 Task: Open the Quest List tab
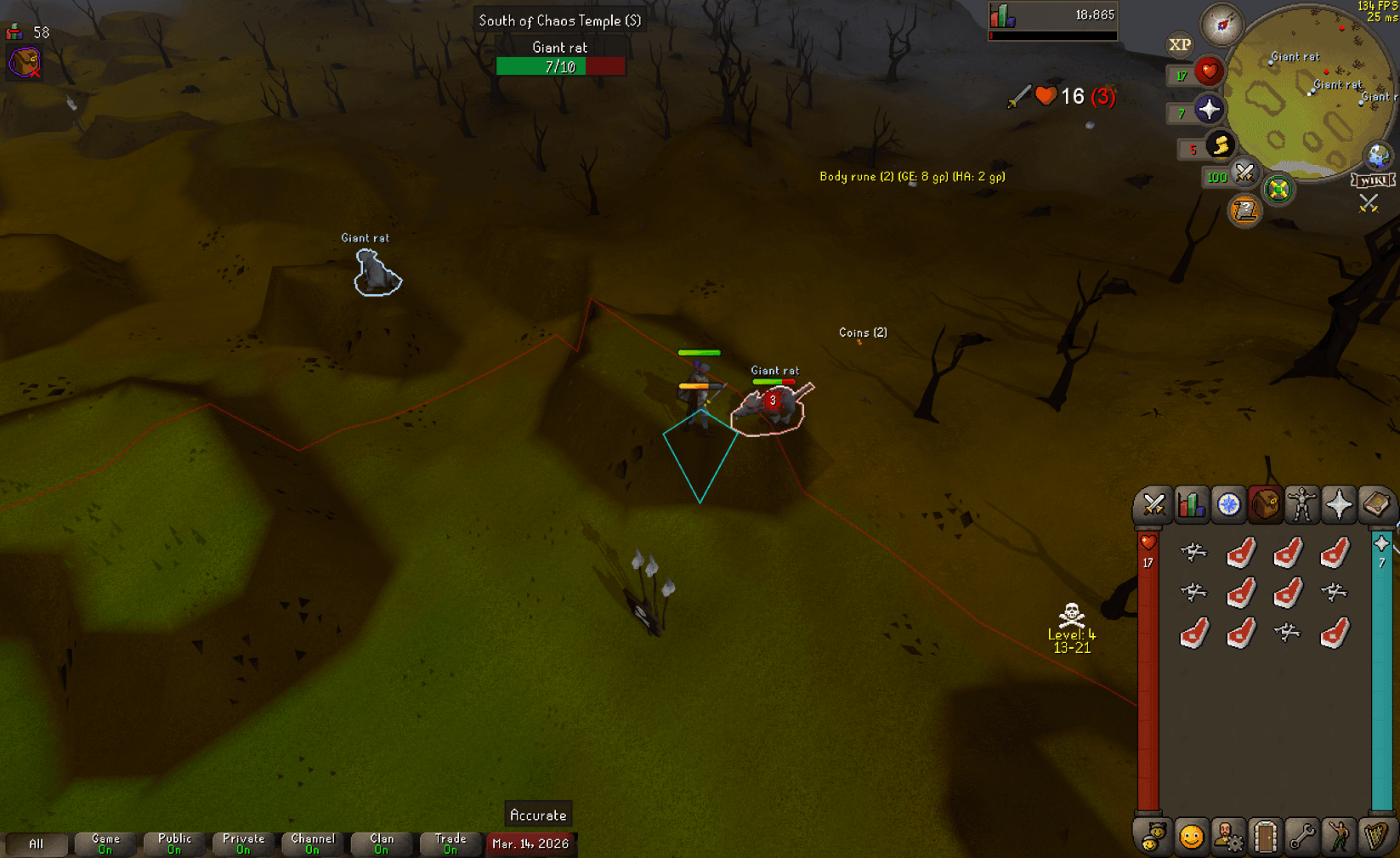1231,504
